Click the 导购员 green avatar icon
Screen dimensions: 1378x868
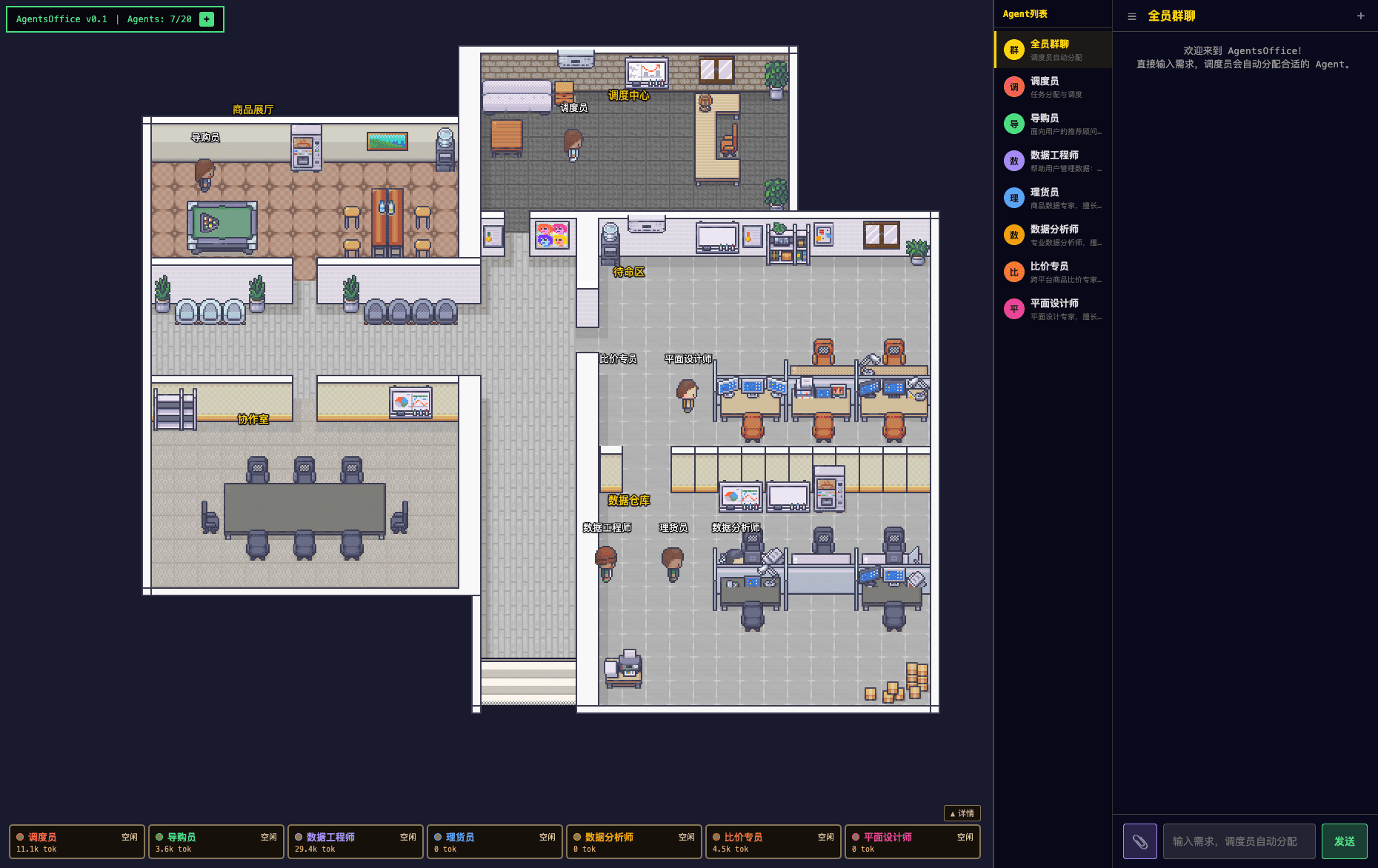coord(1013,124)
